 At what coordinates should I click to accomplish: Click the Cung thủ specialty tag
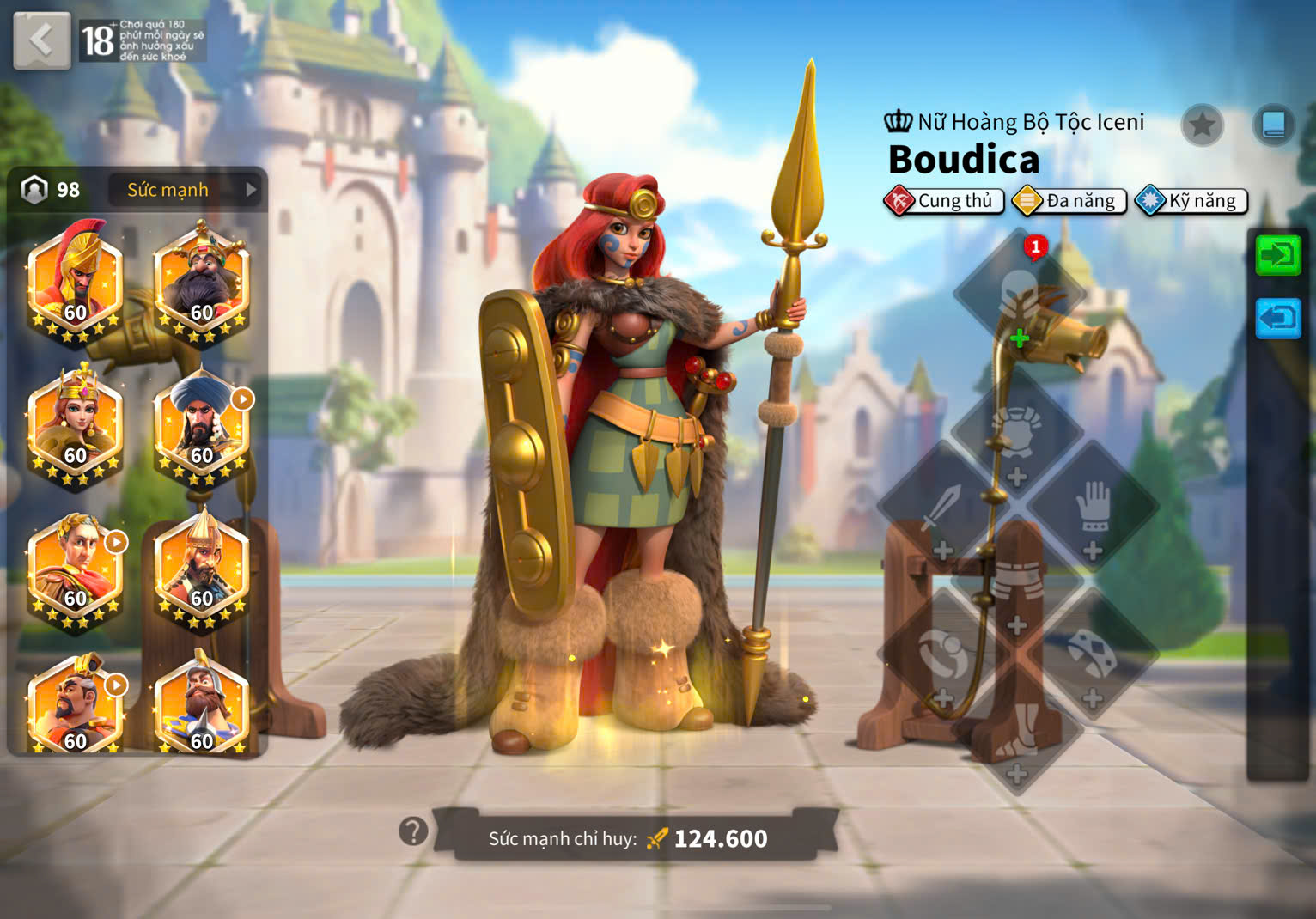pyautogui.click(x=943, y=201)
